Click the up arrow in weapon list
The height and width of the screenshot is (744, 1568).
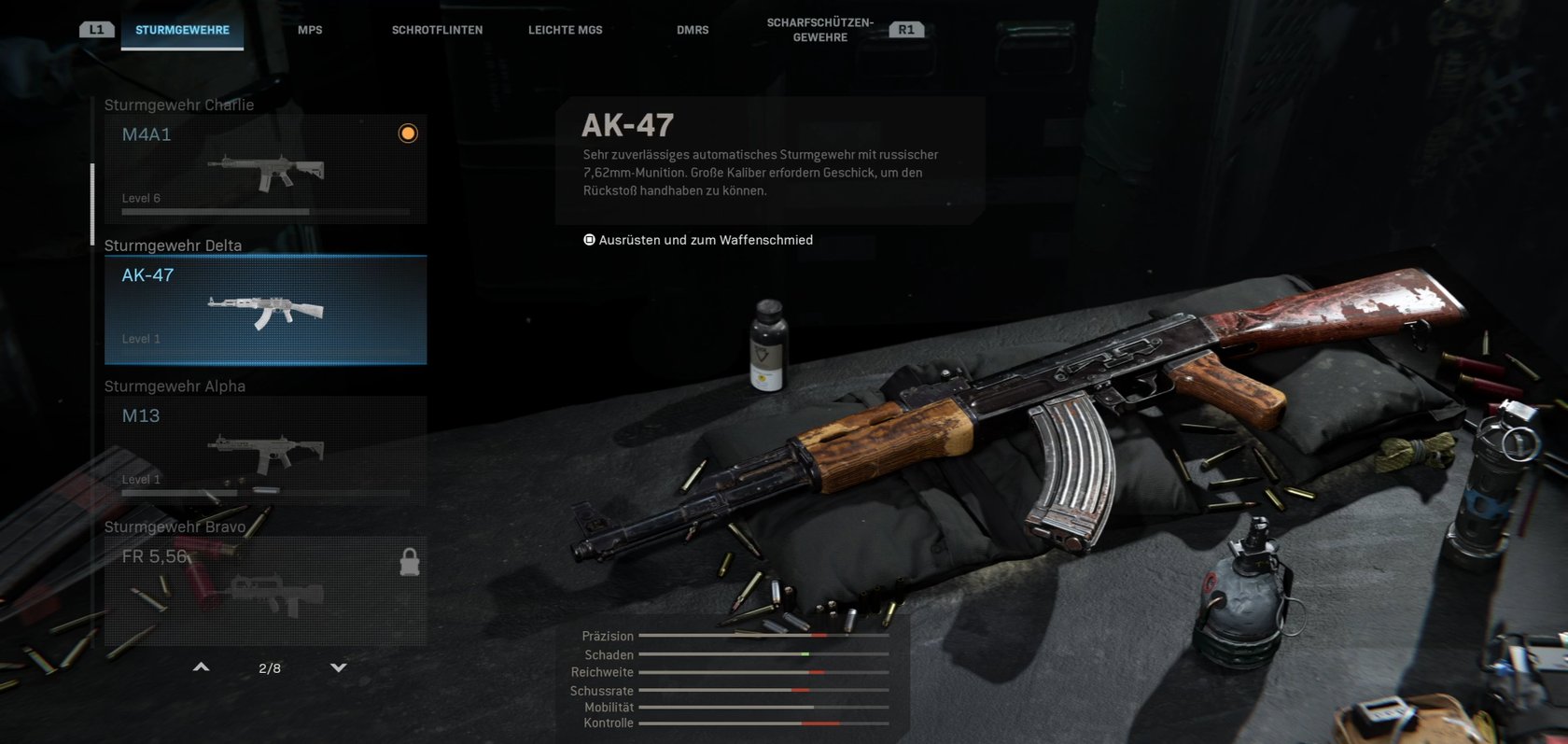coord(201,667)
